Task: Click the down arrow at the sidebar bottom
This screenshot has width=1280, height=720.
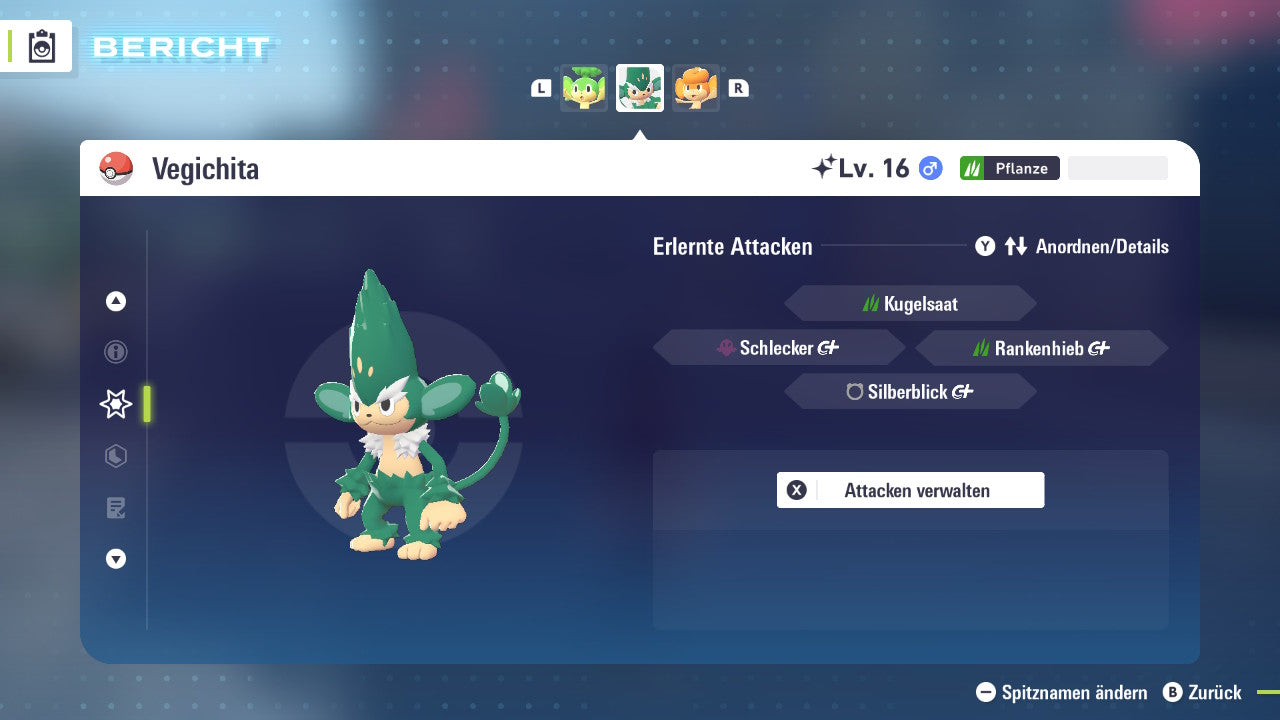Action: 115,559
